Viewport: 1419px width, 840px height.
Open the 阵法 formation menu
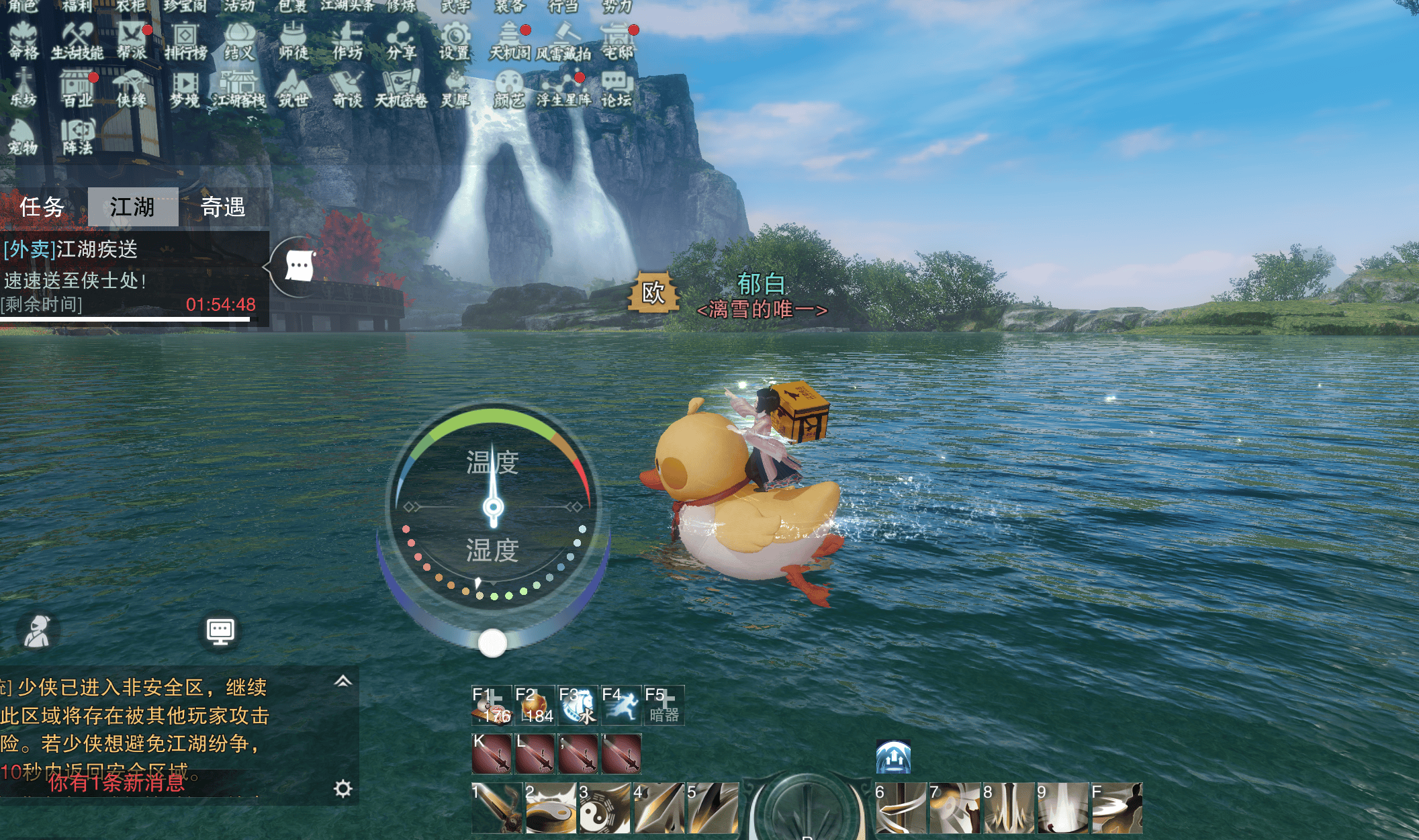click(78, 136)
